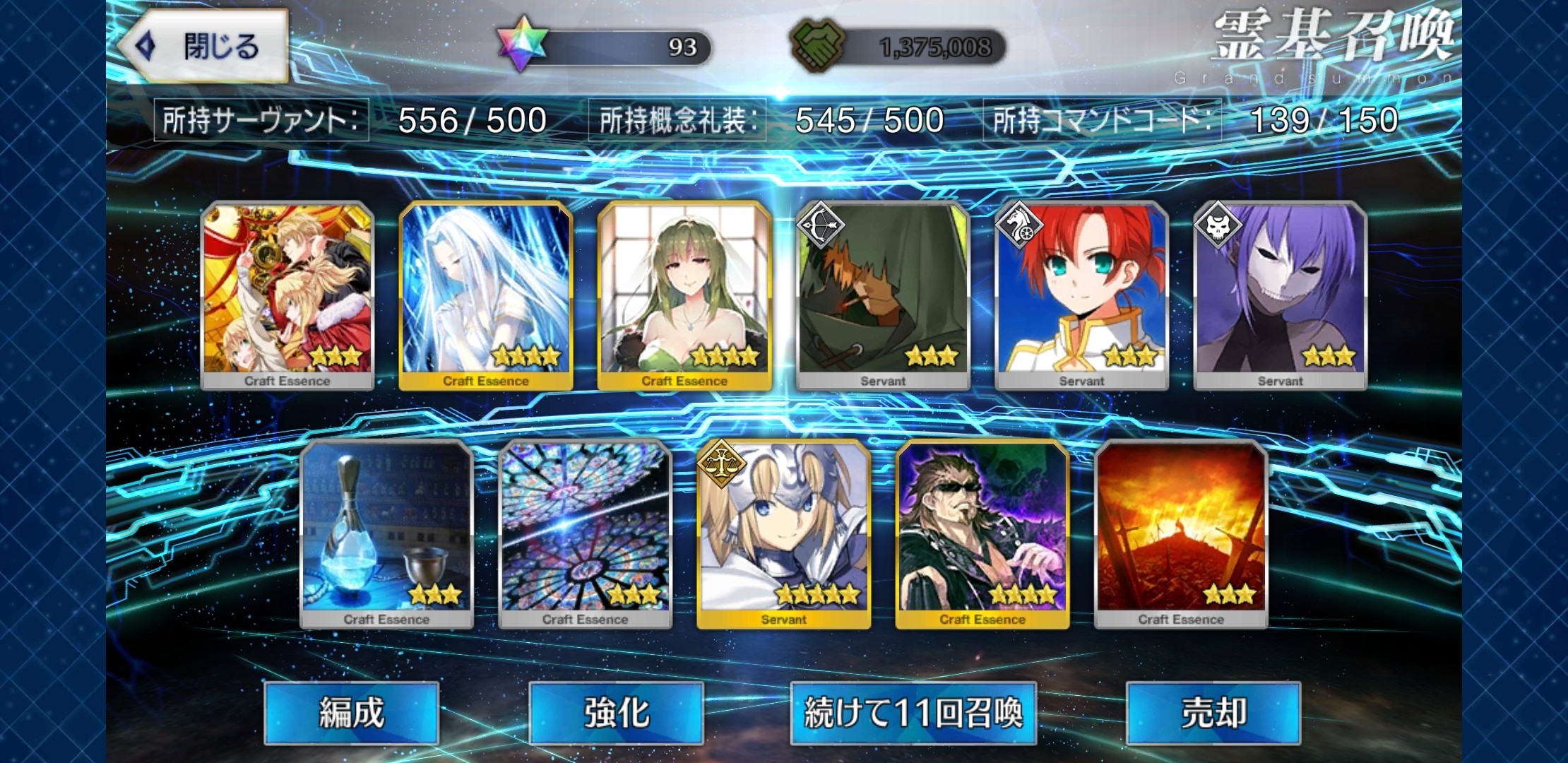This screenshot has height=763, width=1568.
Task: Select the three blonde characters Craft Essence card
Action: pyautogui.click(x=287, y=294)
